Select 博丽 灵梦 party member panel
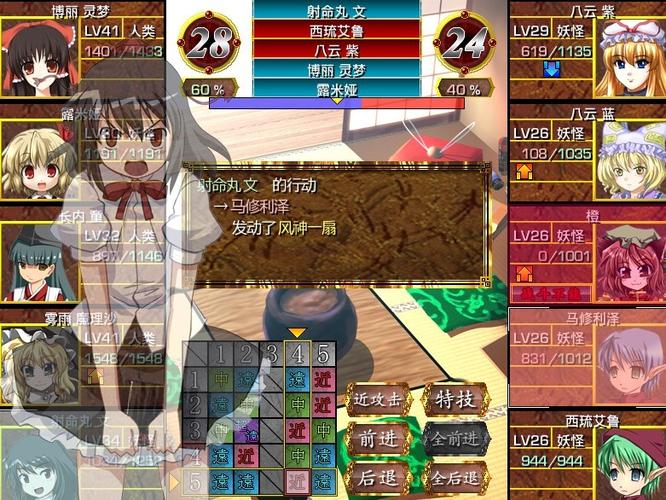 pos(82,50)
